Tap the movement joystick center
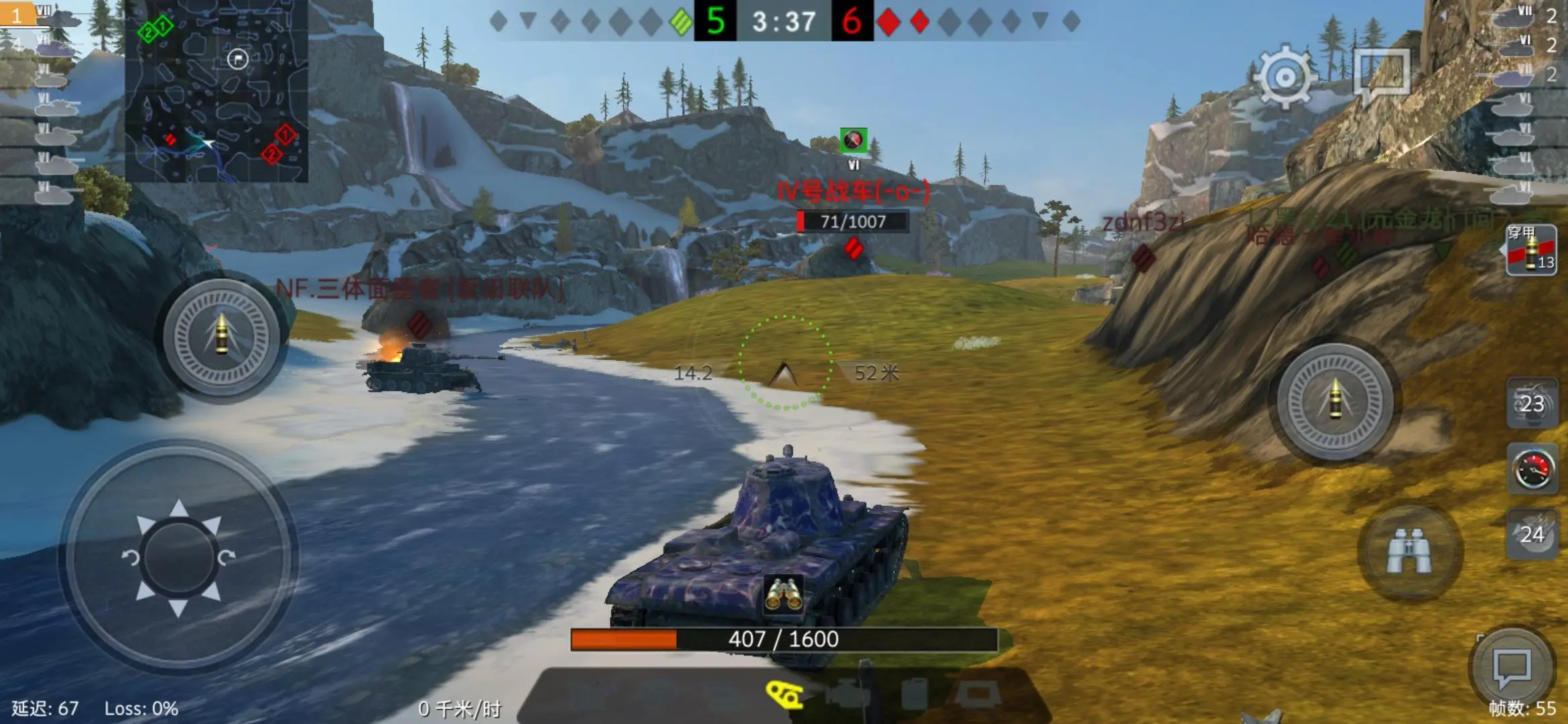Image resolution: width=1568 pixels, height=724 pixels. 179,557
